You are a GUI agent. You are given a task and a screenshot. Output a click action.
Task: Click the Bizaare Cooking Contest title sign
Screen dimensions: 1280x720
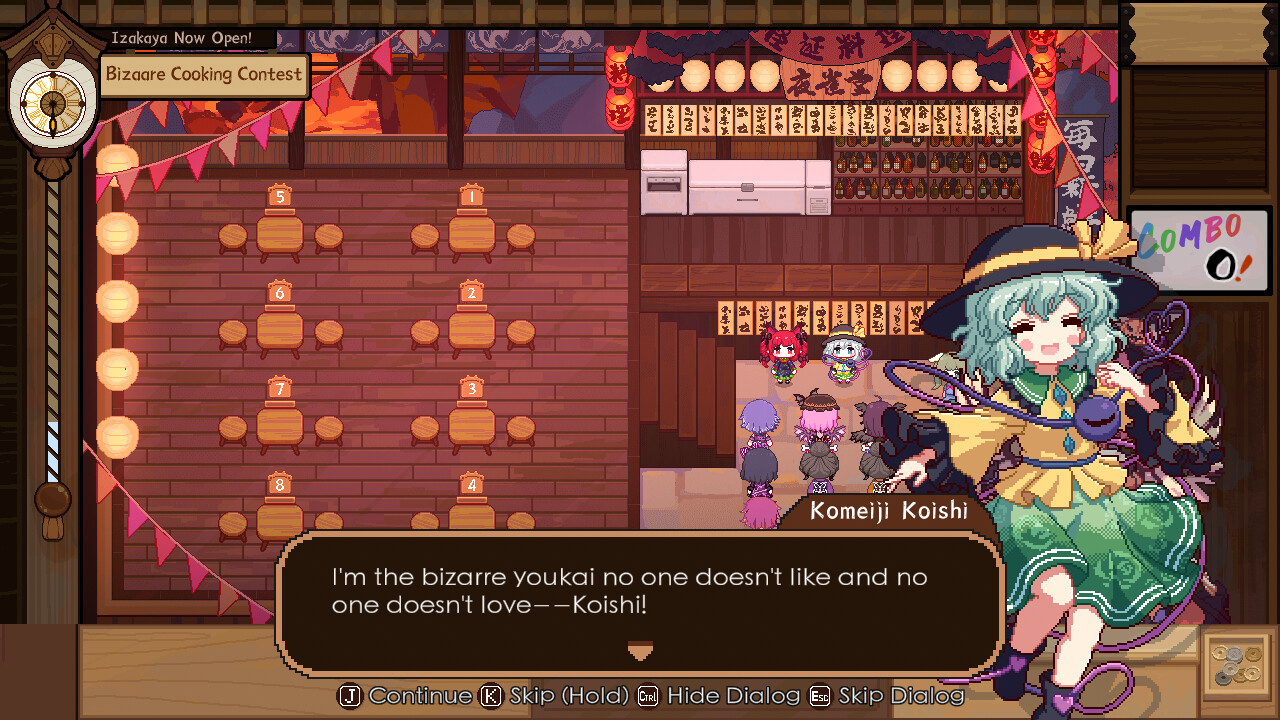[x=204, y=74]
